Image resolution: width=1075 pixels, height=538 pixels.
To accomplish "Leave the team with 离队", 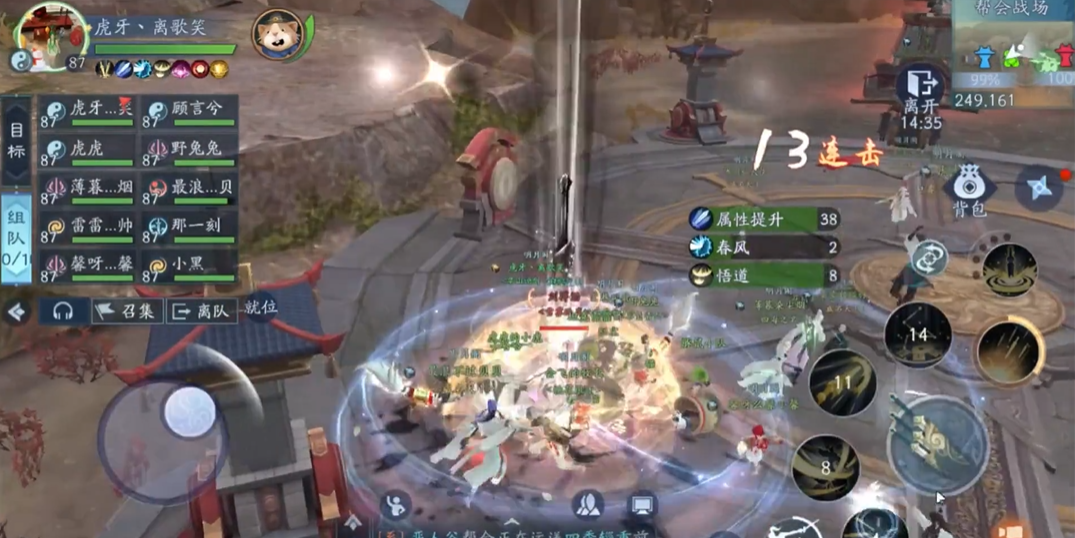I will [x=201, y=311].
